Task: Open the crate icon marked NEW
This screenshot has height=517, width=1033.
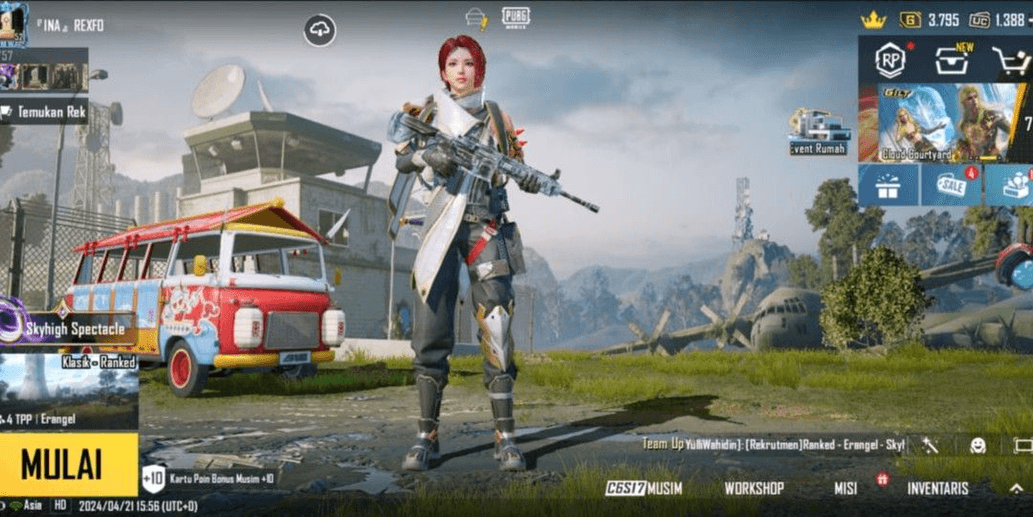Action: (x=951, y=62)
